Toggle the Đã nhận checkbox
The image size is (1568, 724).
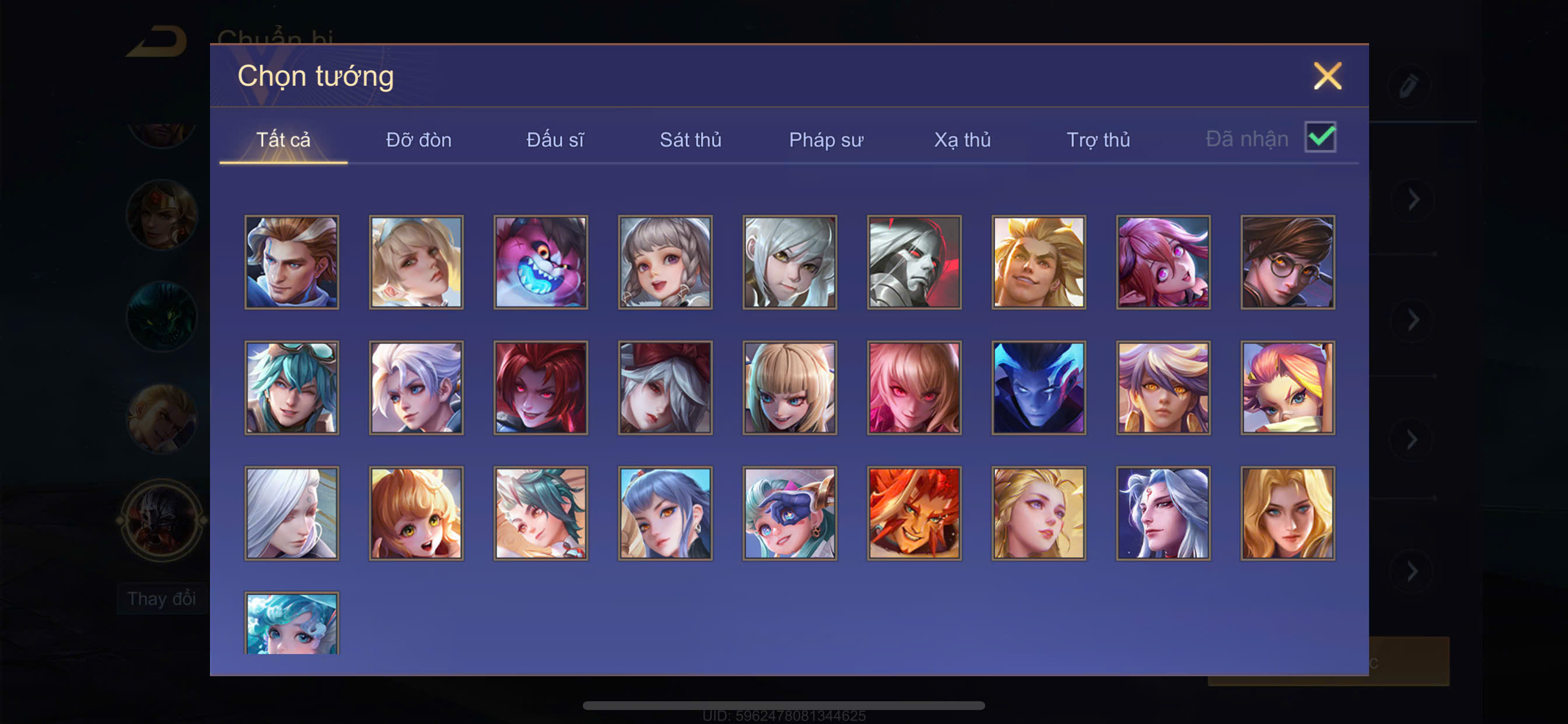1319,138
